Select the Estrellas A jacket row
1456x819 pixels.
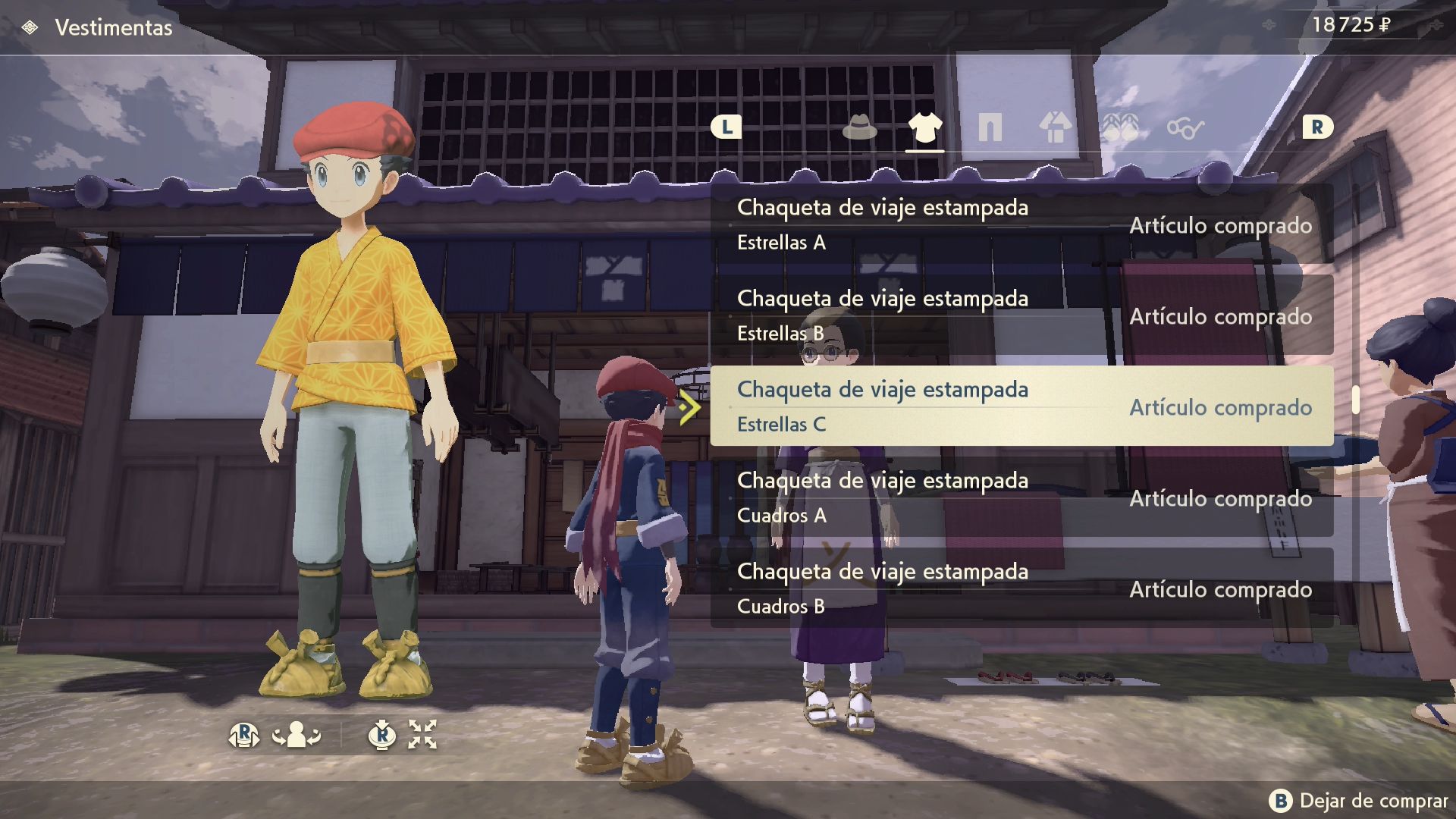(1021, 224)
